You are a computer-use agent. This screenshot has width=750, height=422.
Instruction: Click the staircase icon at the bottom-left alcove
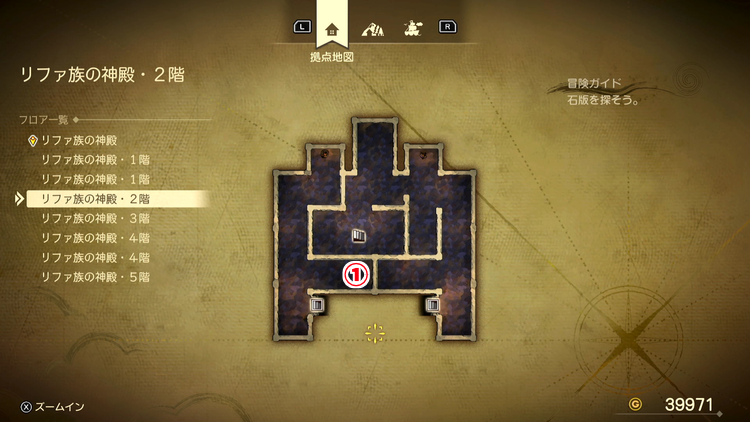(316, 304)
